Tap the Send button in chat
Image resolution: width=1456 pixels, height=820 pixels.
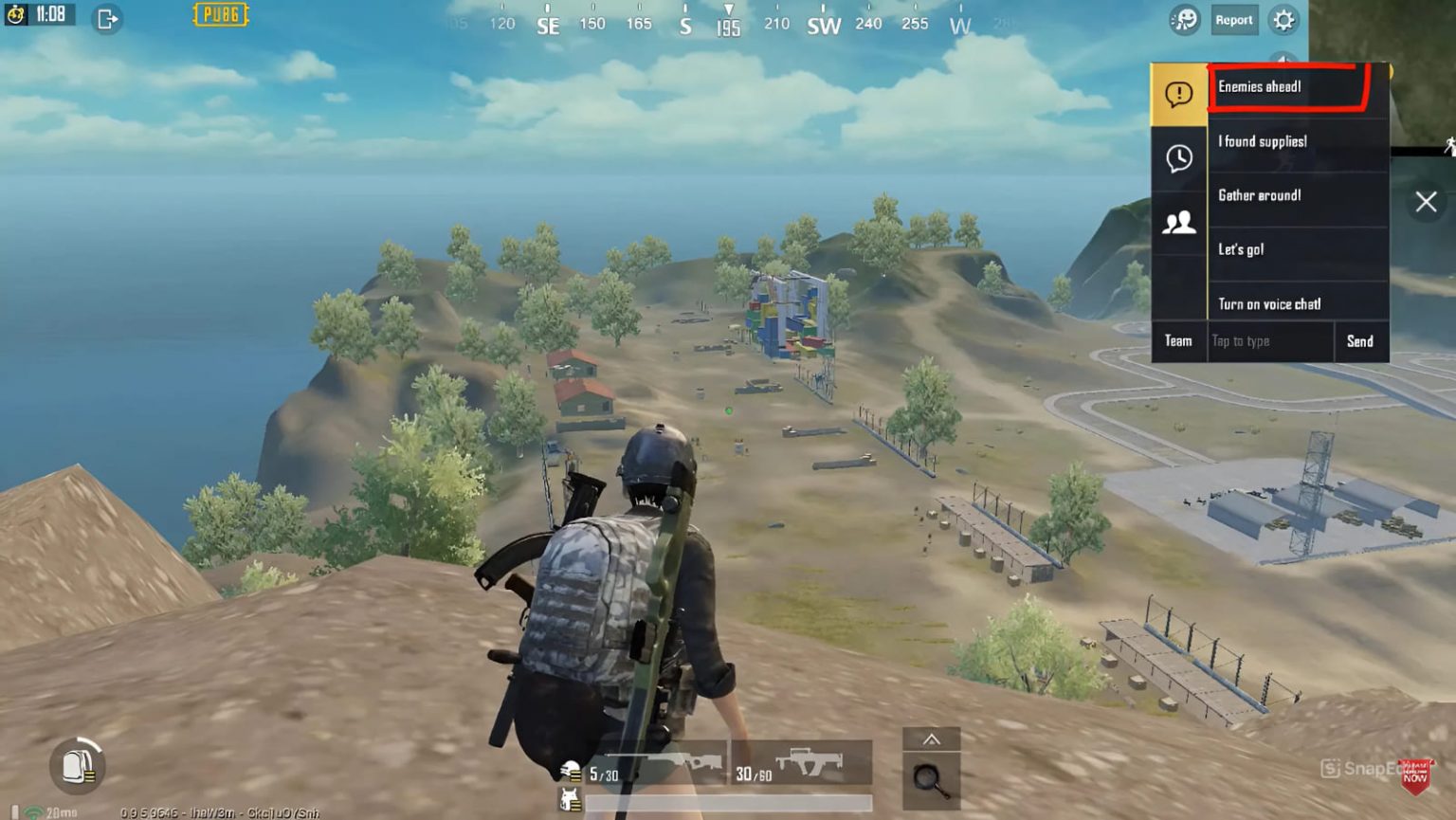[1361, 340]
